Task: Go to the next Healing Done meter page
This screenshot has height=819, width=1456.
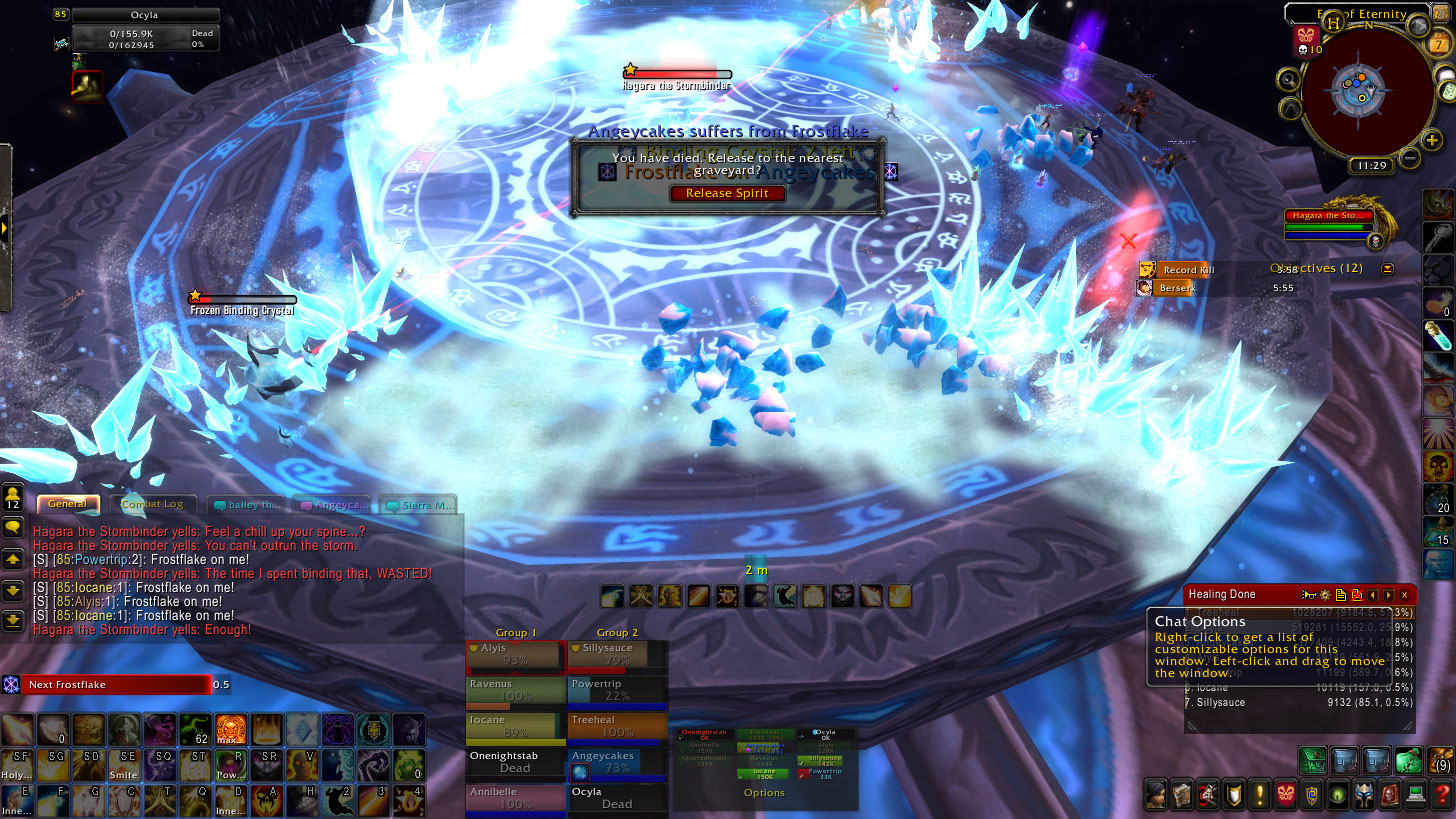Action: click(1388, 595)
